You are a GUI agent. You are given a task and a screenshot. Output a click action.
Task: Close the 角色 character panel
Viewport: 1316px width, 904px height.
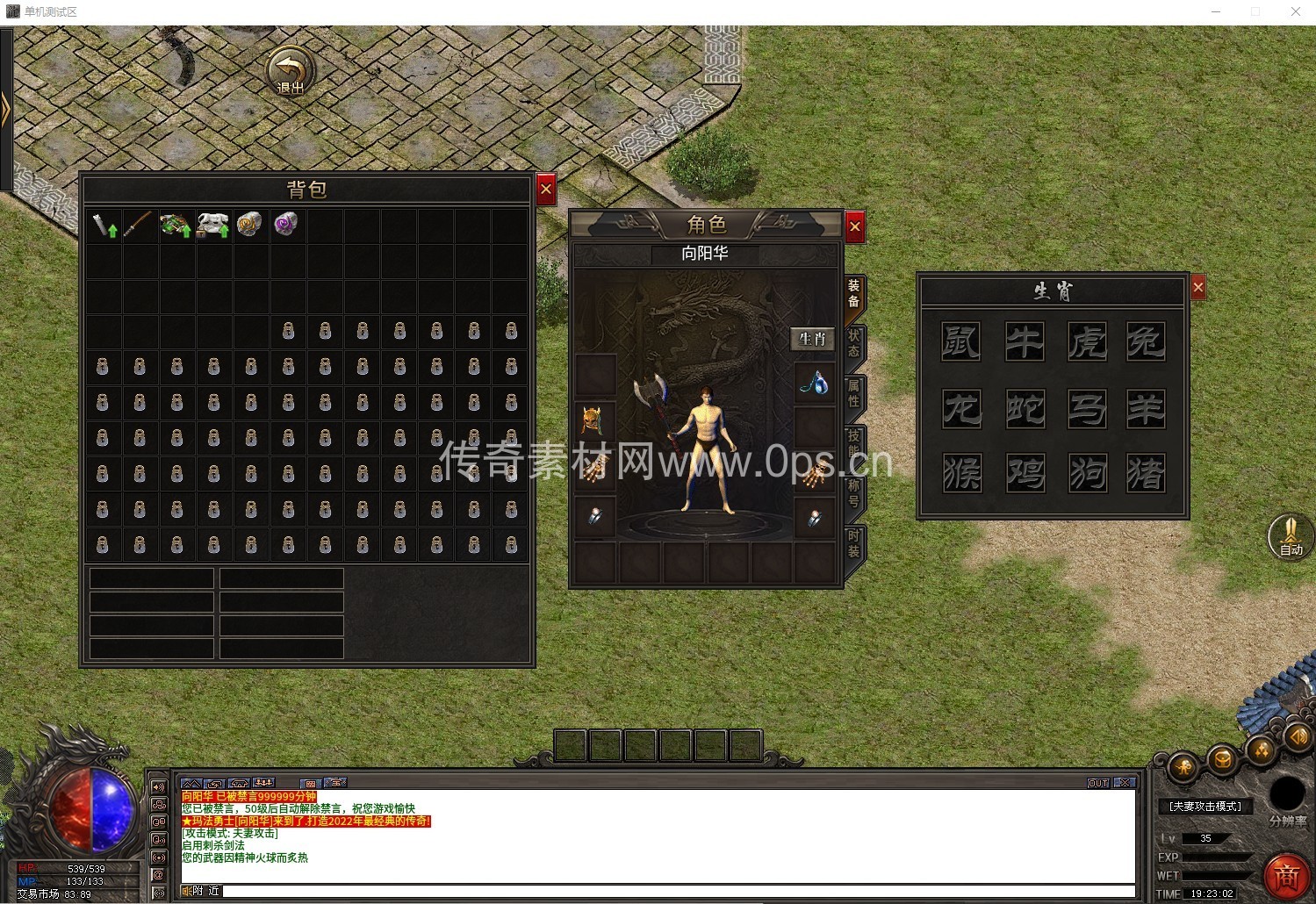tap(854, 227)
